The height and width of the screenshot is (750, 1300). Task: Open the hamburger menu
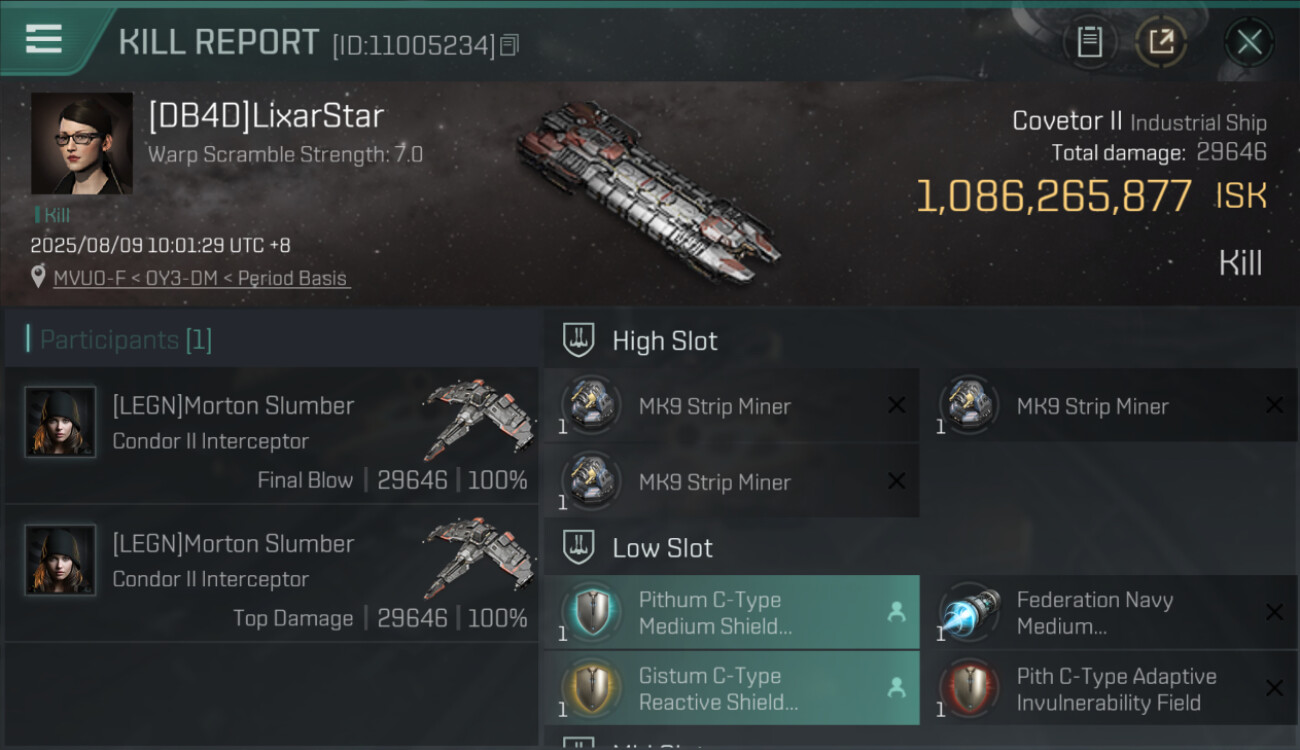pyautogui.click(x=44, y=40)
